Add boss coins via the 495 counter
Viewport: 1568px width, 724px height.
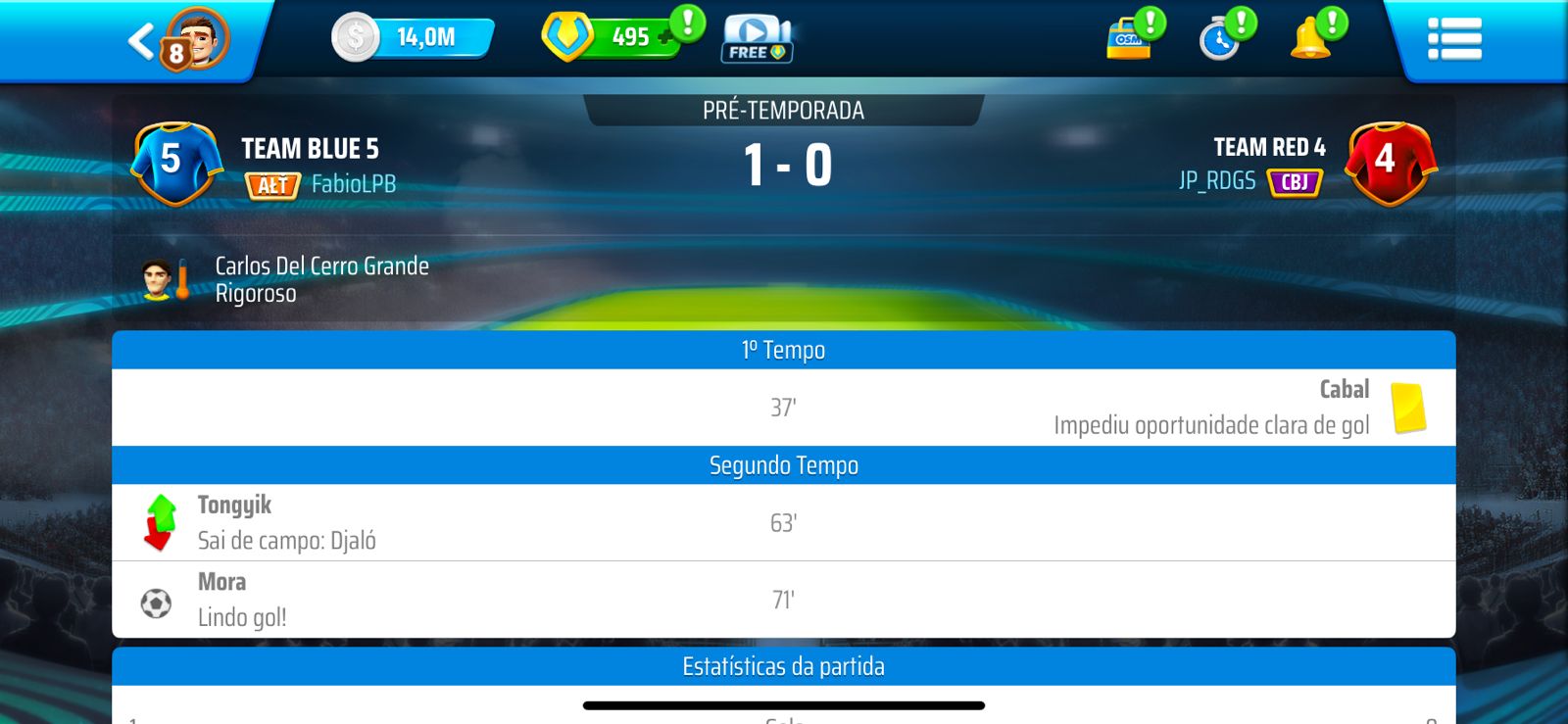[628, 37]
